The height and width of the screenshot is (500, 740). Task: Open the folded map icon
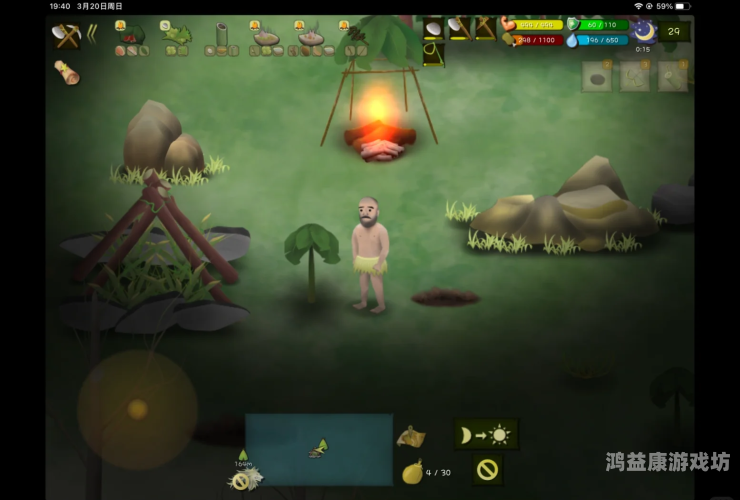[410, 436]
